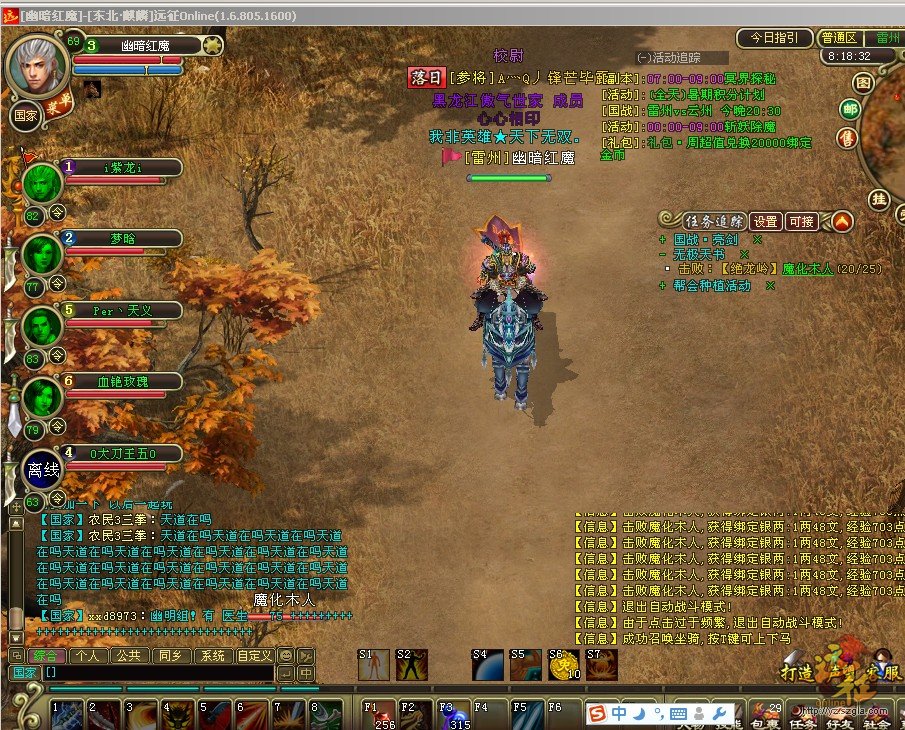905x730 pixels.
Task: Collapse quest tracker with orange arrow button
Action: point(842,221)
